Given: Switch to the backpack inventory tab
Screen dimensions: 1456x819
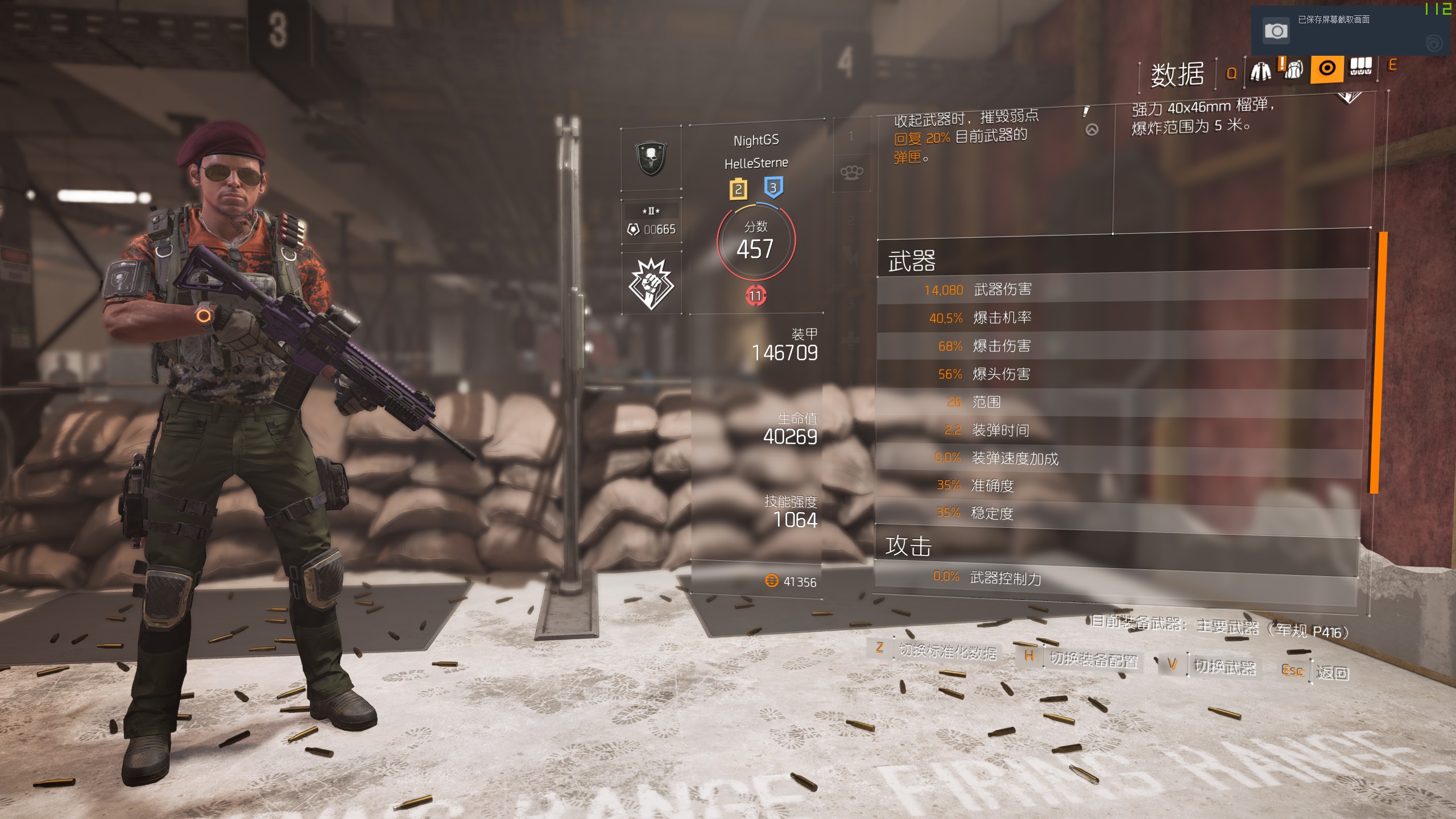Looking at the screenshot, I should point(1293,70).
